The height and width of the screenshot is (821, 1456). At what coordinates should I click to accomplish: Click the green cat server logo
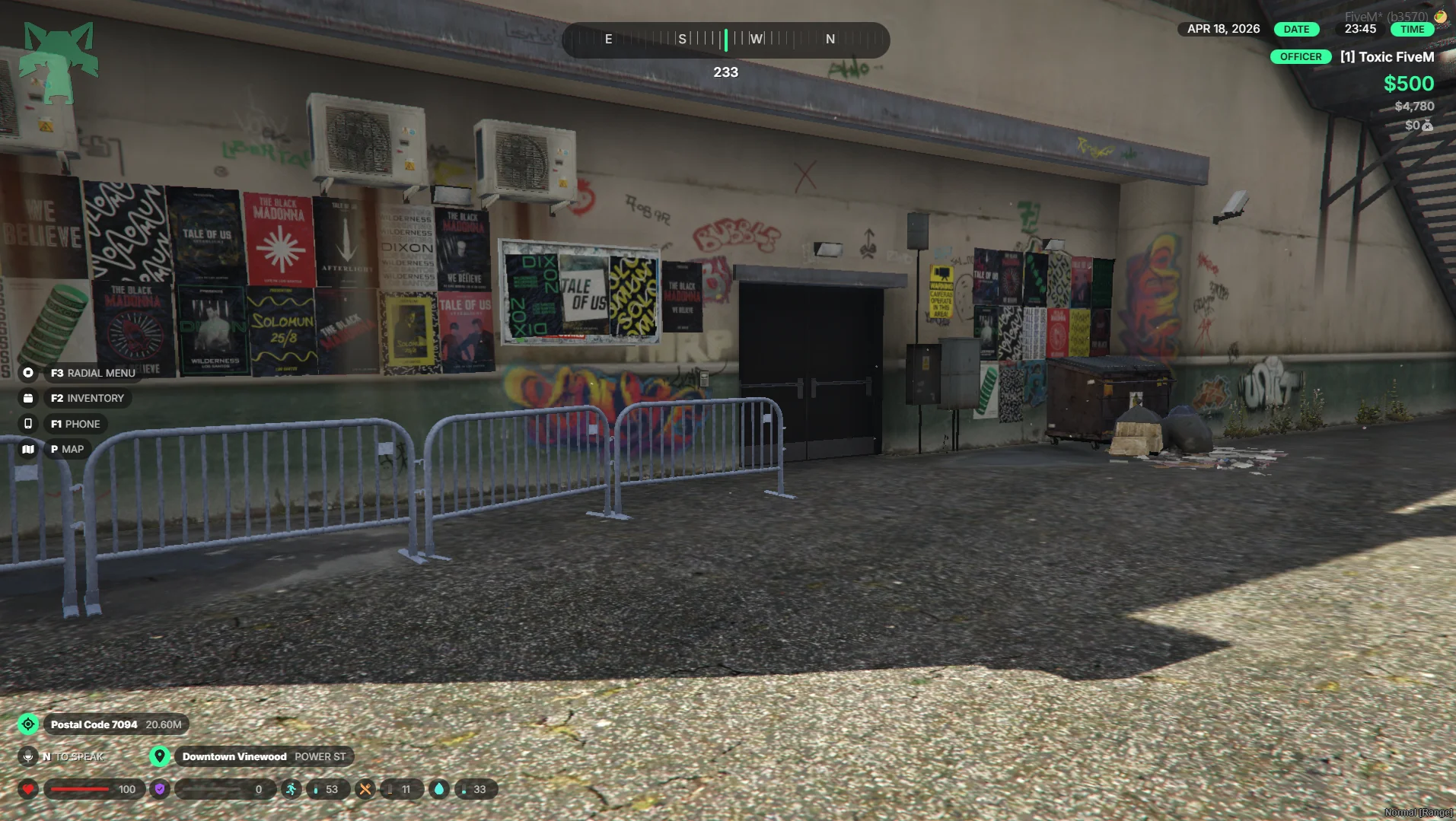[59, 62]
